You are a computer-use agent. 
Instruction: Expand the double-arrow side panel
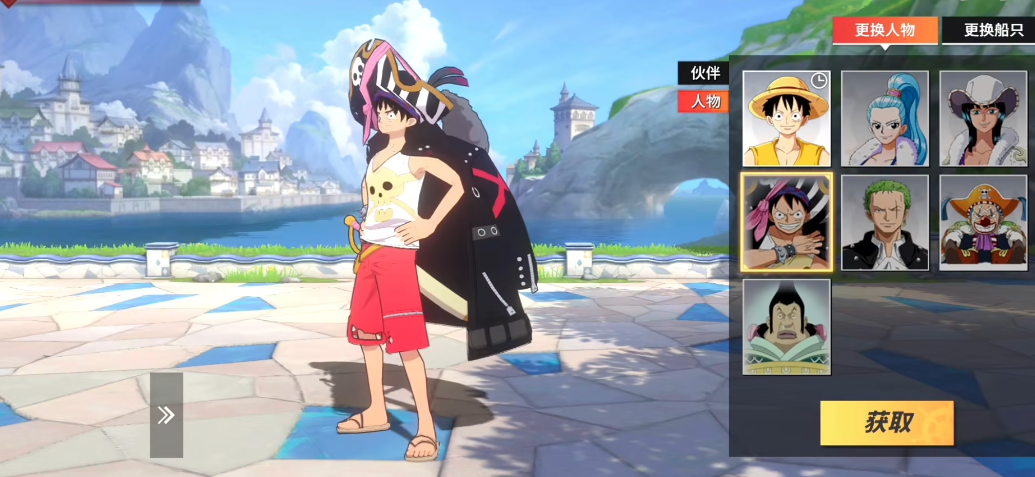[x=166, y=415]
